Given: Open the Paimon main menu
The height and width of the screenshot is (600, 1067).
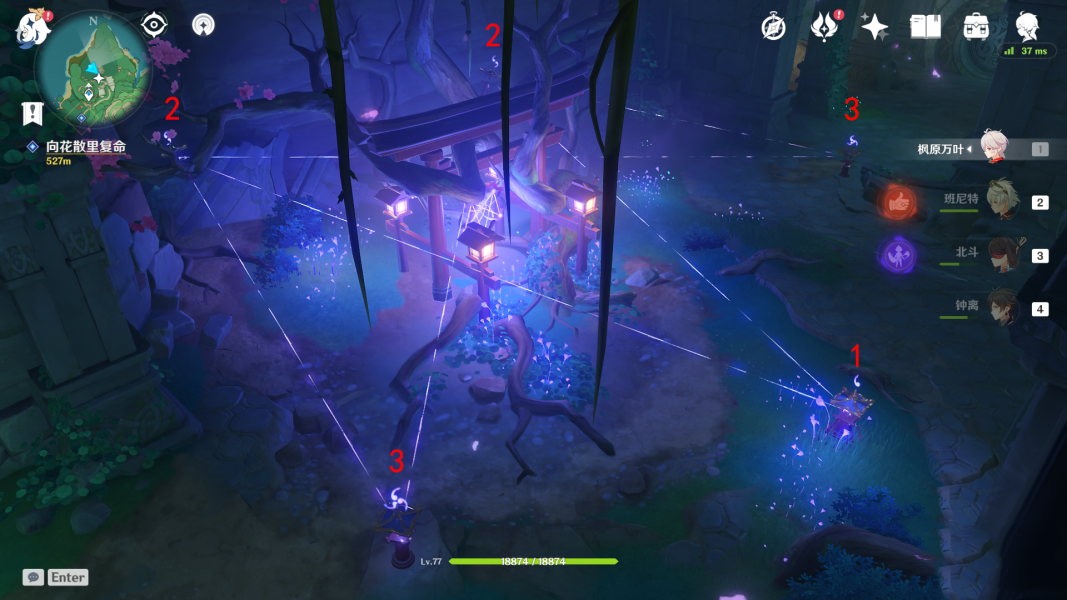Looking at the screenshot, I should pyautogui.click(x=33, y=27).
